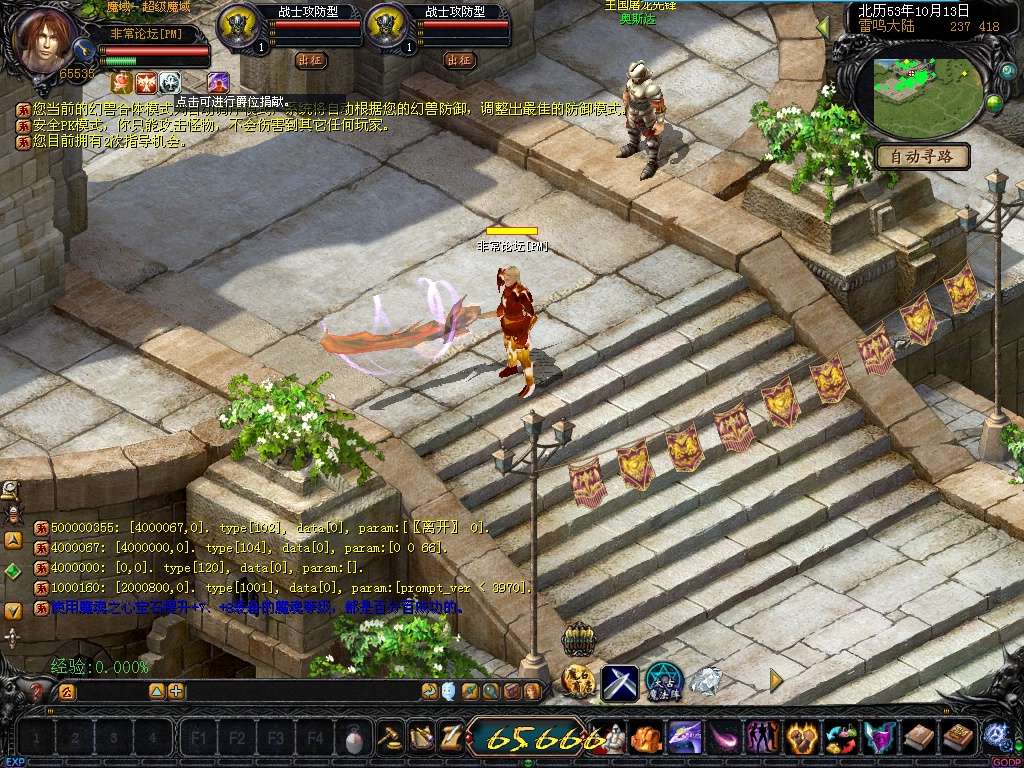This screenshot has height=768, width=1024.
Task: Click the first pet's 出征 button
Action: tap(311, 60)
